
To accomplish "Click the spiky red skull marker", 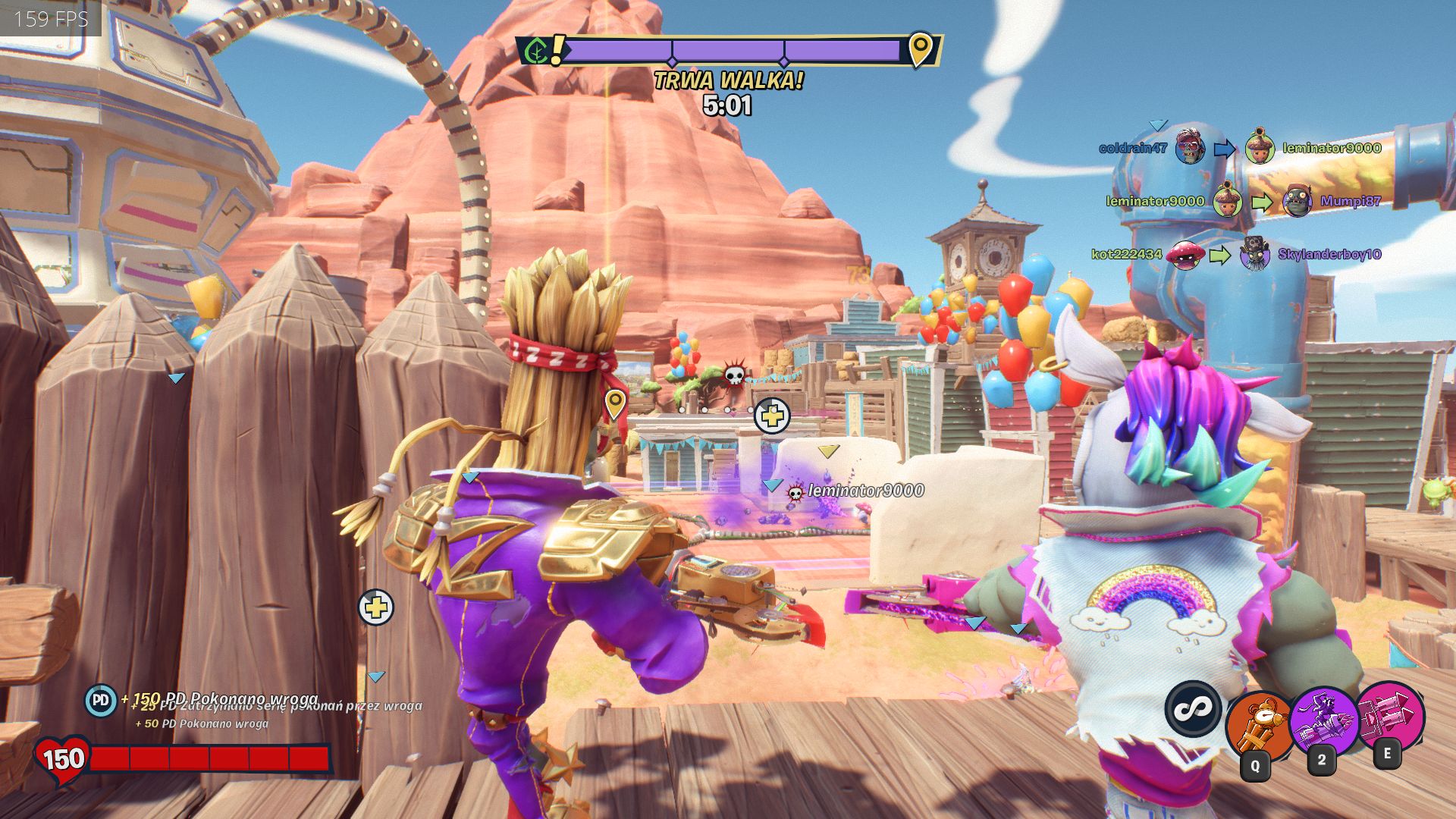I will pos(734,374).
